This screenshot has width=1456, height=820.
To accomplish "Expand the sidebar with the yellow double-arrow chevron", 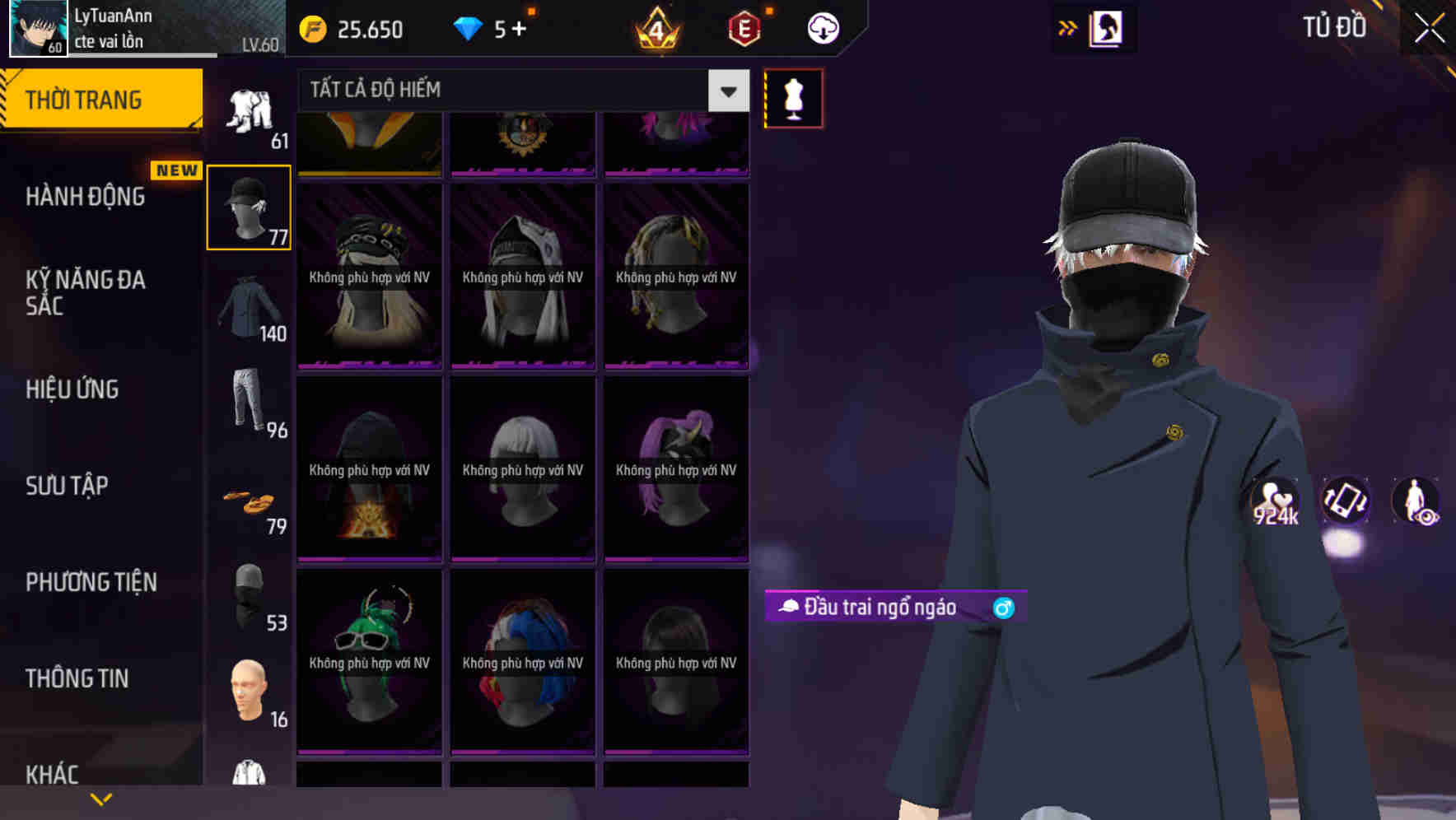I will (x=1067, y=27).
